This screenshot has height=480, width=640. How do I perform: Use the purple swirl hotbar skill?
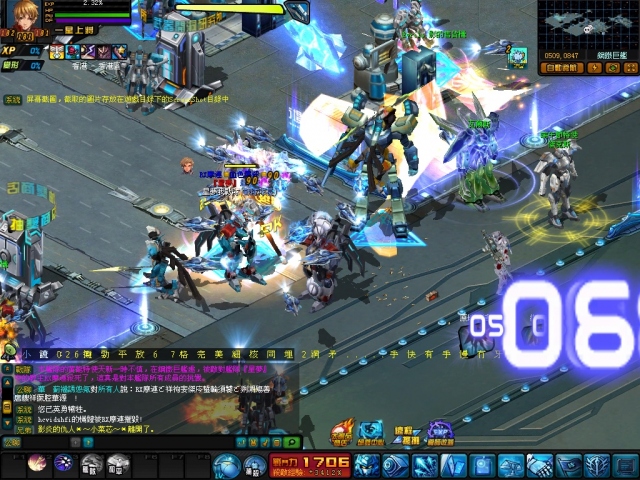63,463
